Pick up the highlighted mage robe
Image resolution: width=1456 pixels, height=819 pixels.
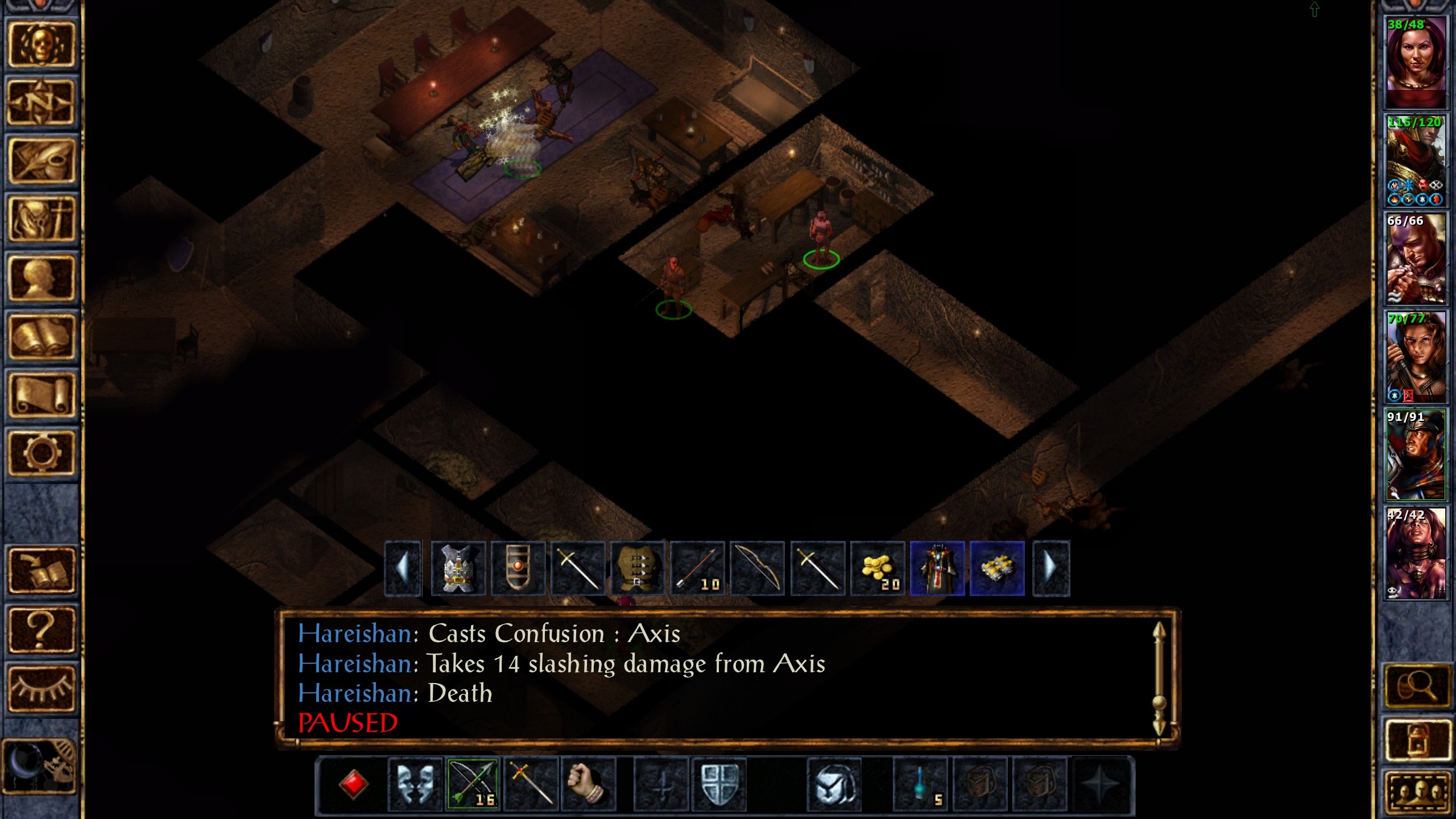click(937, 568)
